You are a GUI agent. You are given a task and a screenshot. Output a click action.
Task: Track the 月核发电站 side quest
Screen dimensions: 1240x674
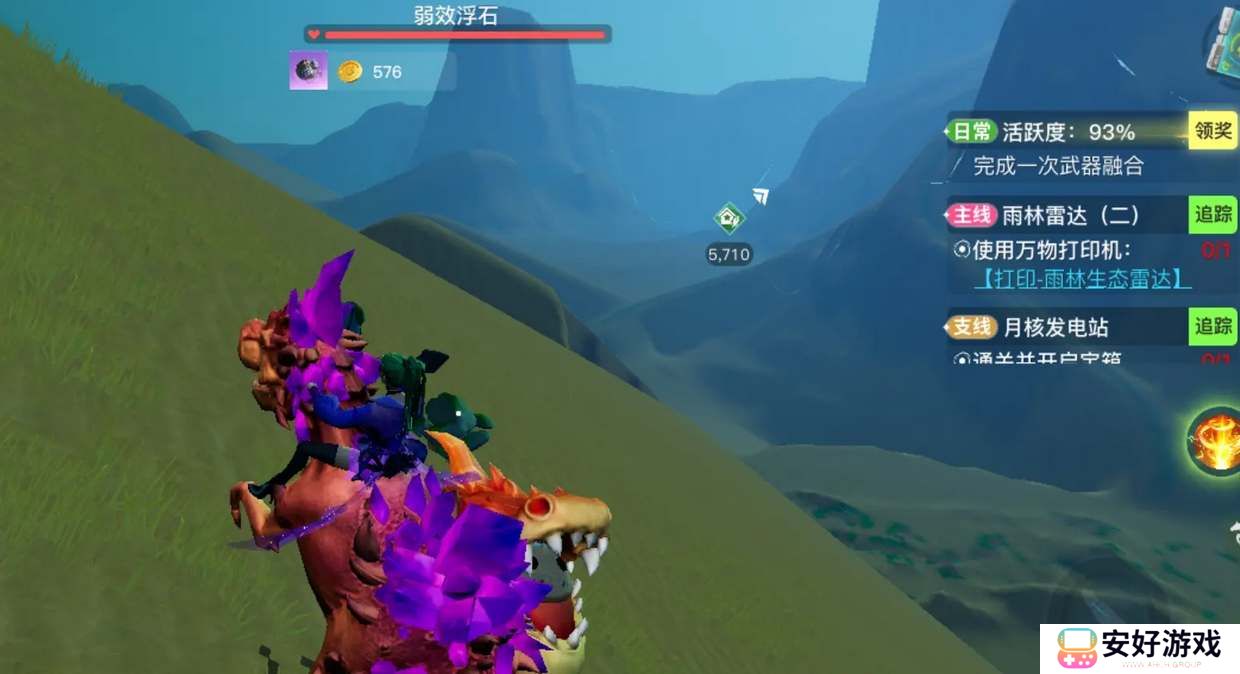click(x=1212, y=326)
